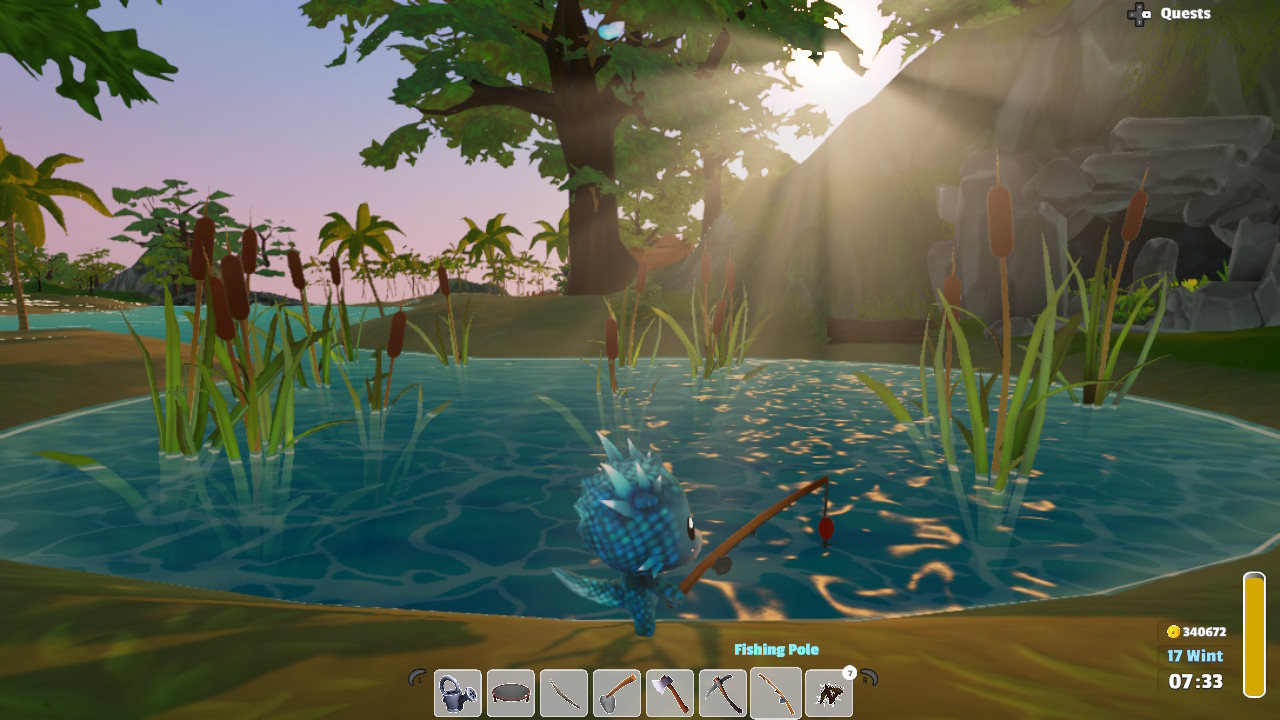Select the trampoline item slot
Screen dimensions: 1280x720
pos(510,692)
